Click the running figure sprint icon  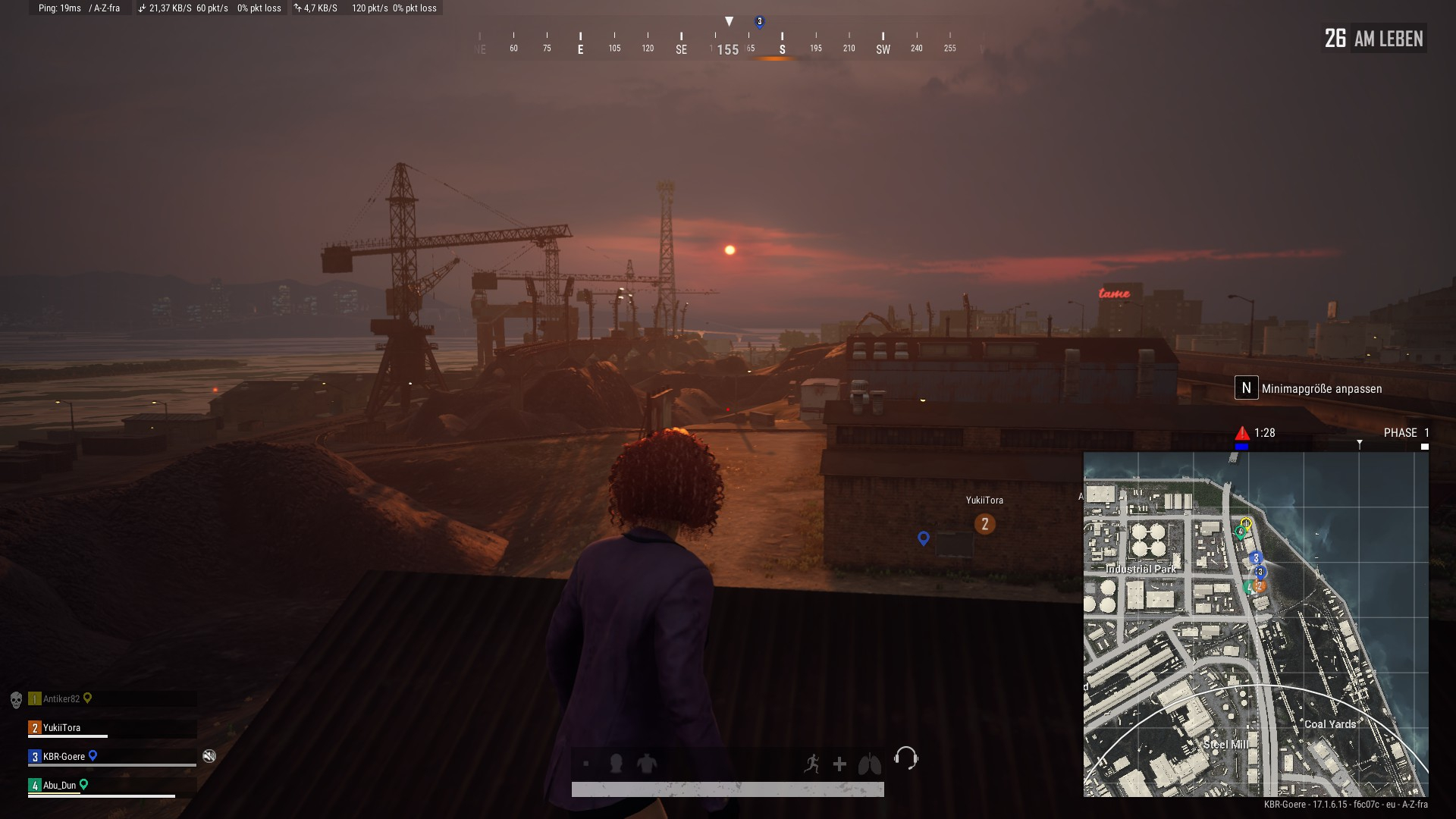pos(811,764)
